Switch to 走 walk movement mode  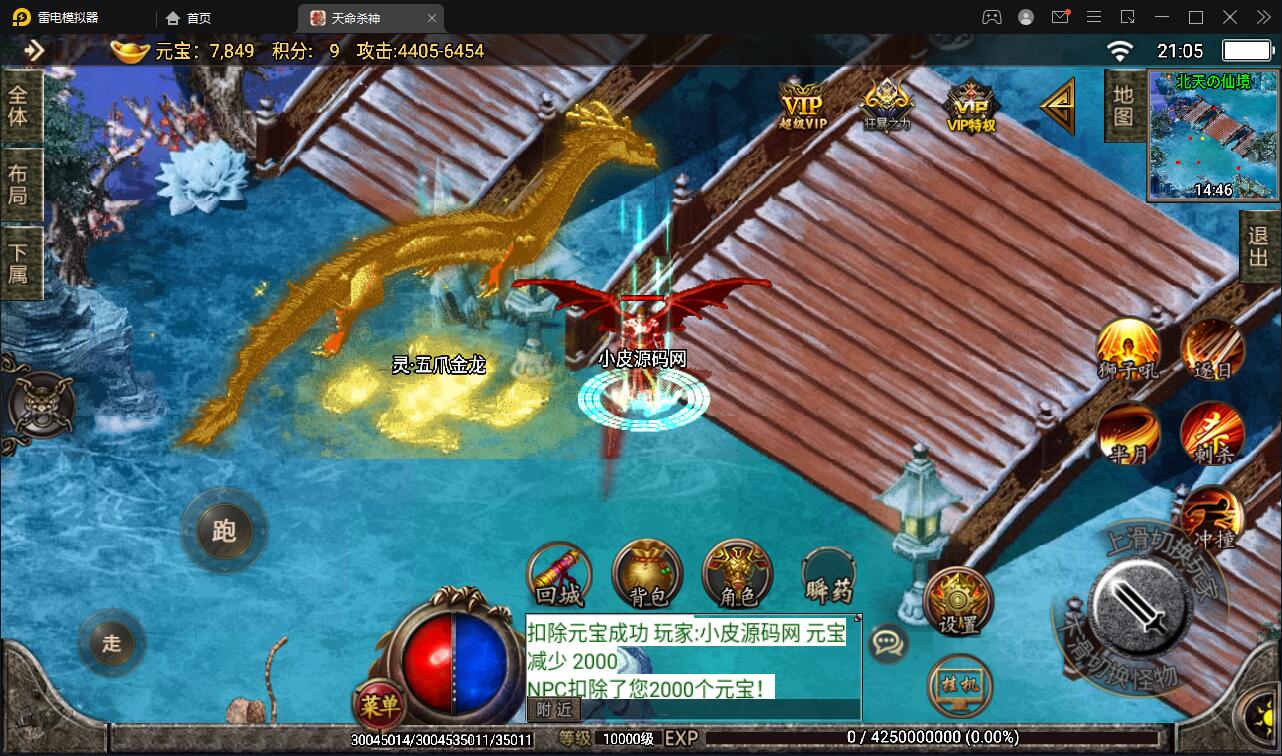[x=110, y=643]
